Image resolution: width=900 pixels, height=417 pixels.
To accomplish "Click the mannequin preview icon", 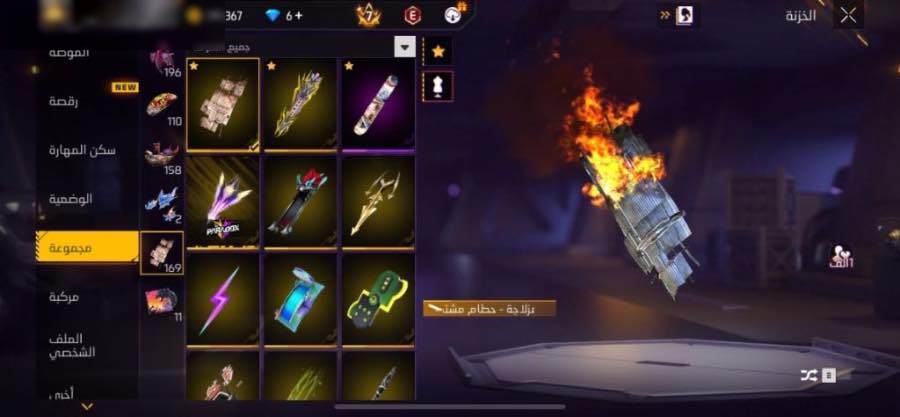I will point(437,85).
